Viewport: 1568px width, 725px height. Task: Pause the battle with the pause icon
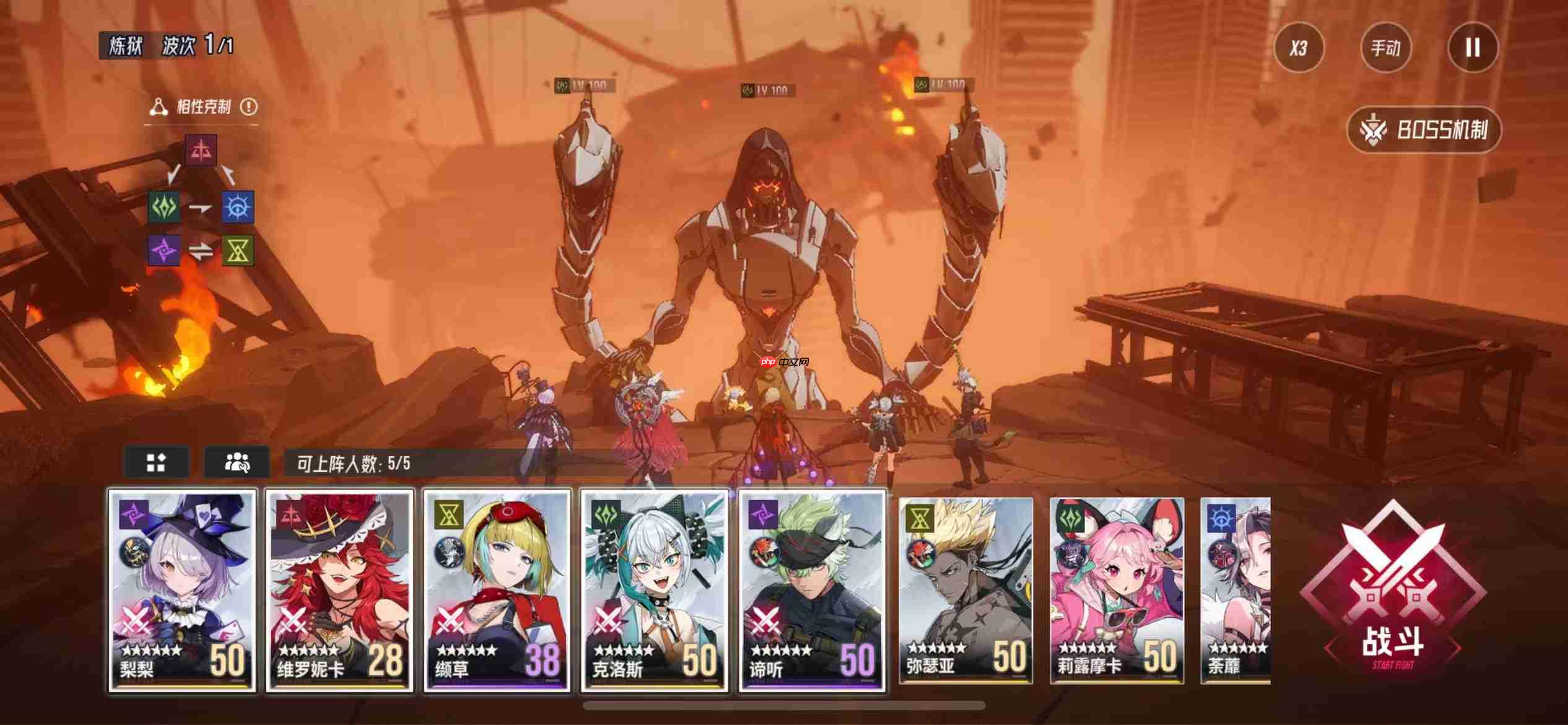pyautogui.click(x=1472, y=48)
